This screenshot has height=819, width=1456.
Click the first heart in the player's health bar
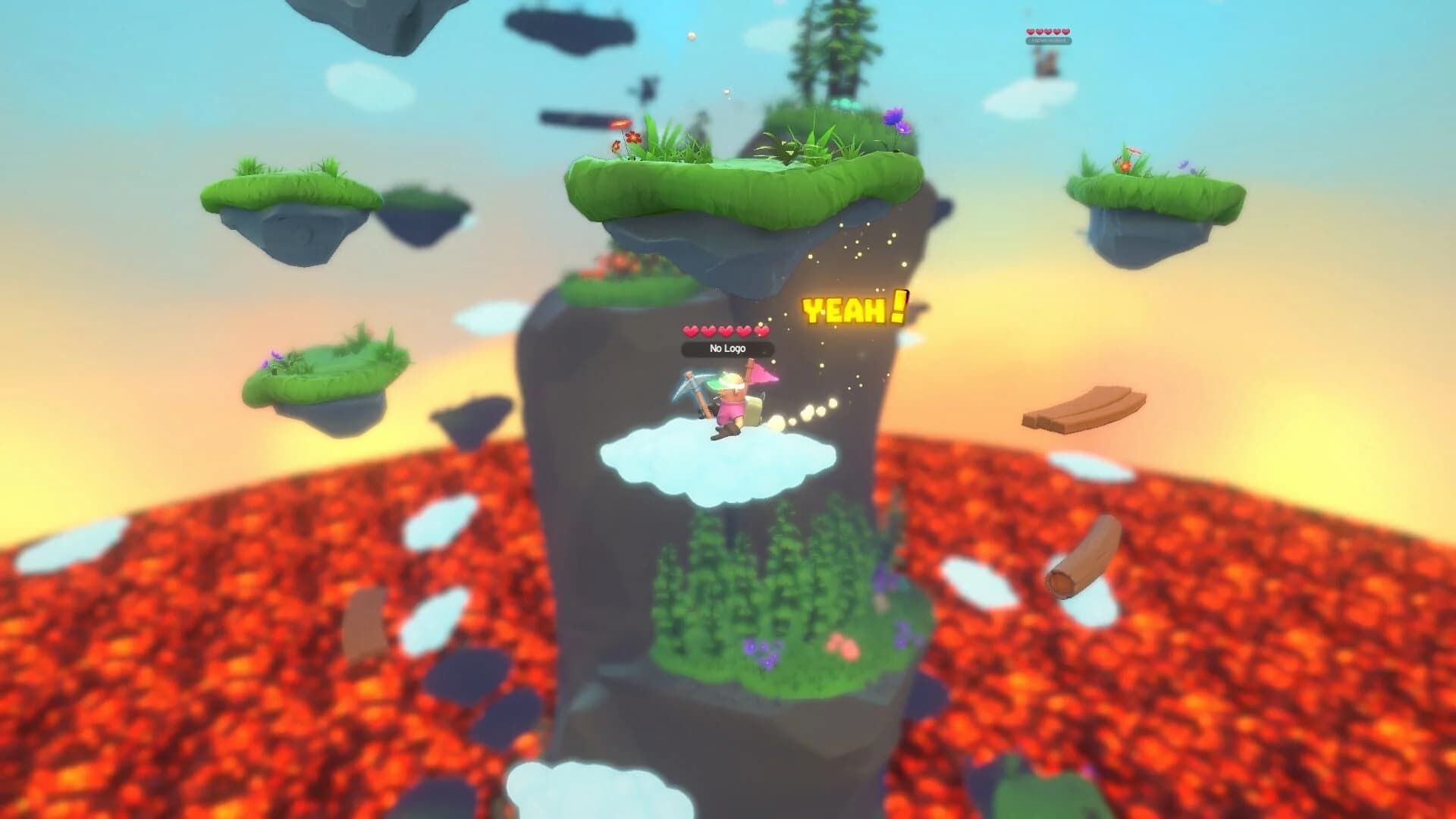click(692, 331)
